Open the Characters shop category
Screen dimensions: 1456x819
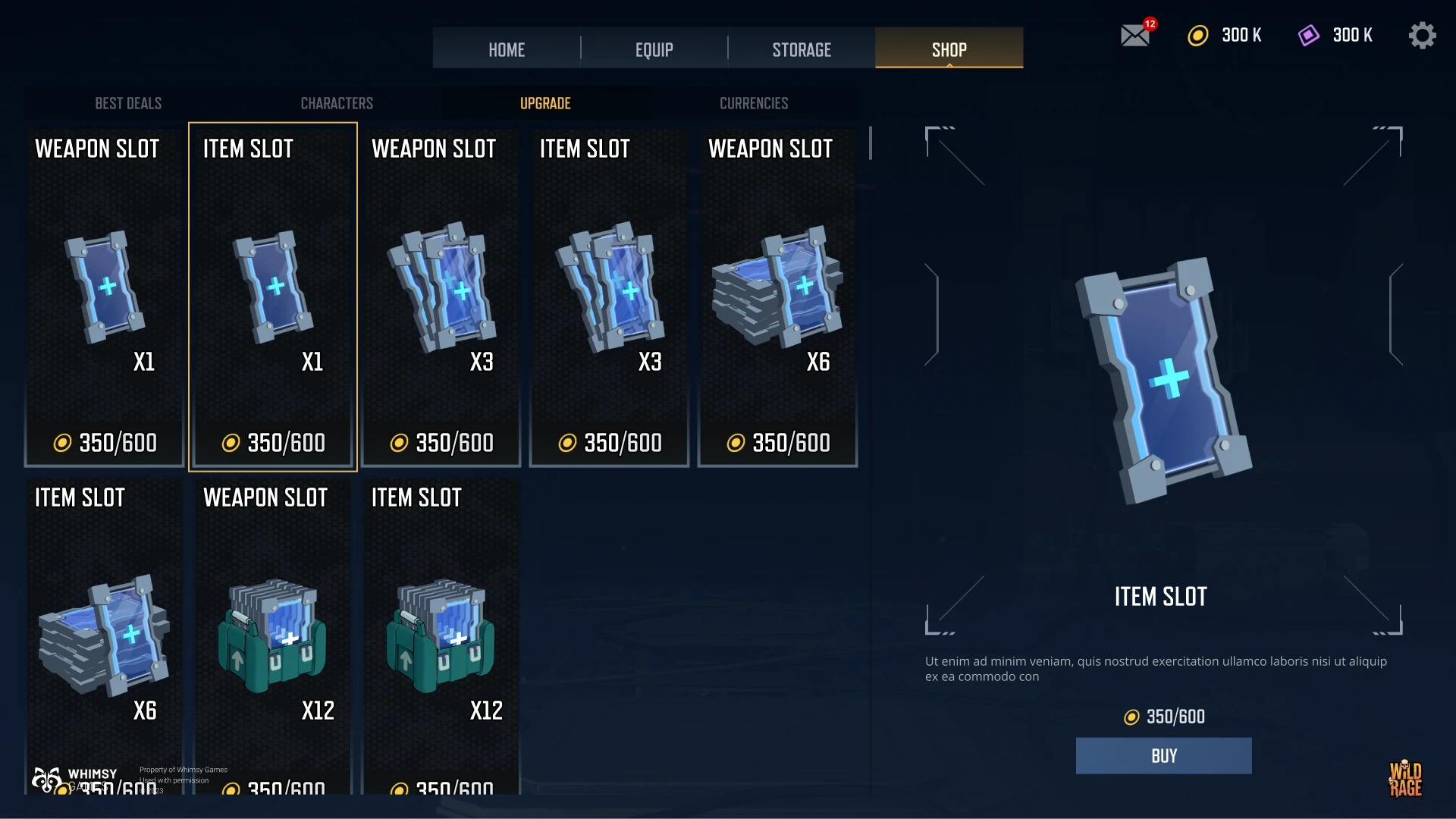coord(337,103)
